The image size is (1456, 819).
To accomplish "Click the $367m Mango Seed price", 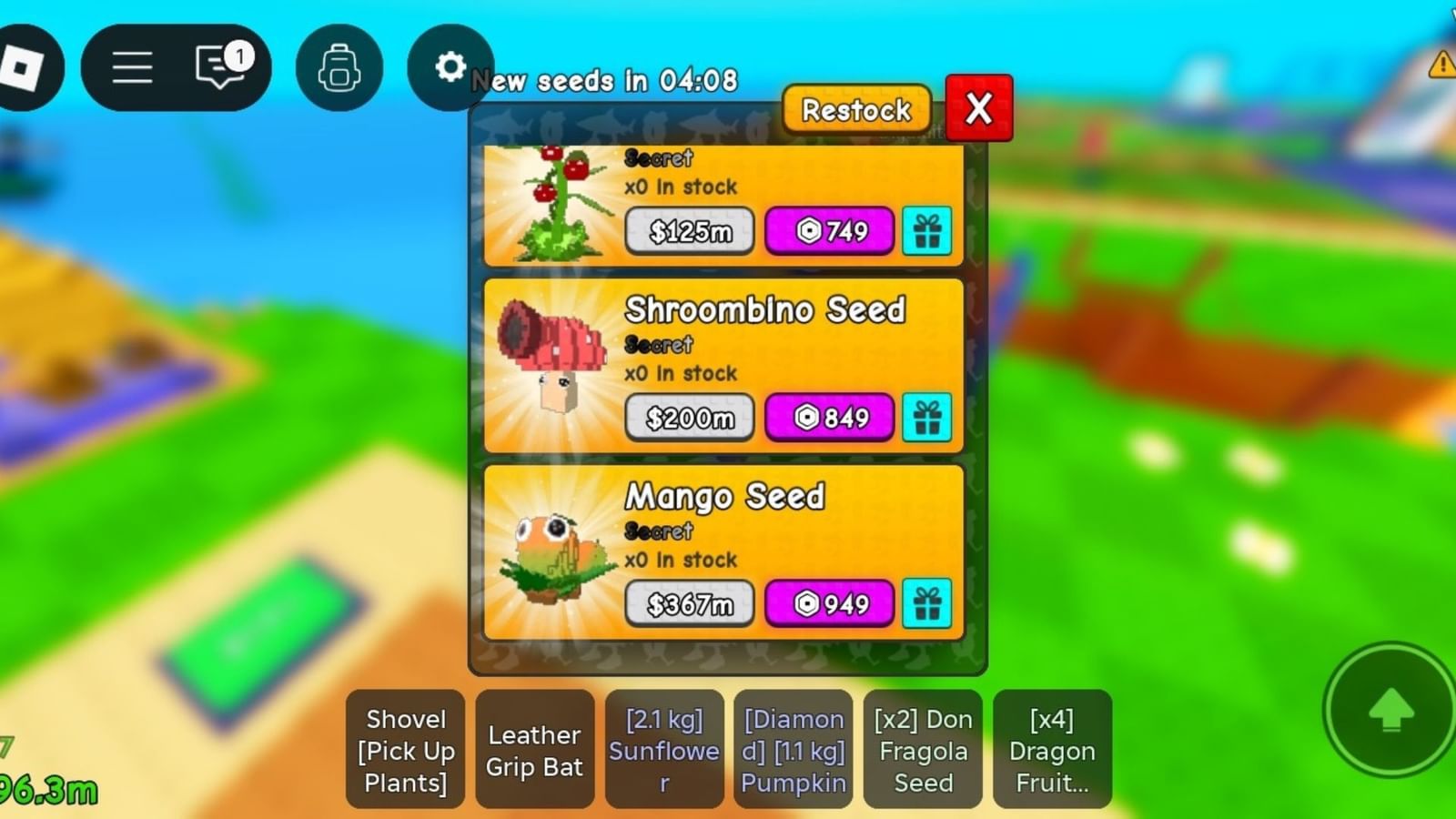I will click(689, 603).
